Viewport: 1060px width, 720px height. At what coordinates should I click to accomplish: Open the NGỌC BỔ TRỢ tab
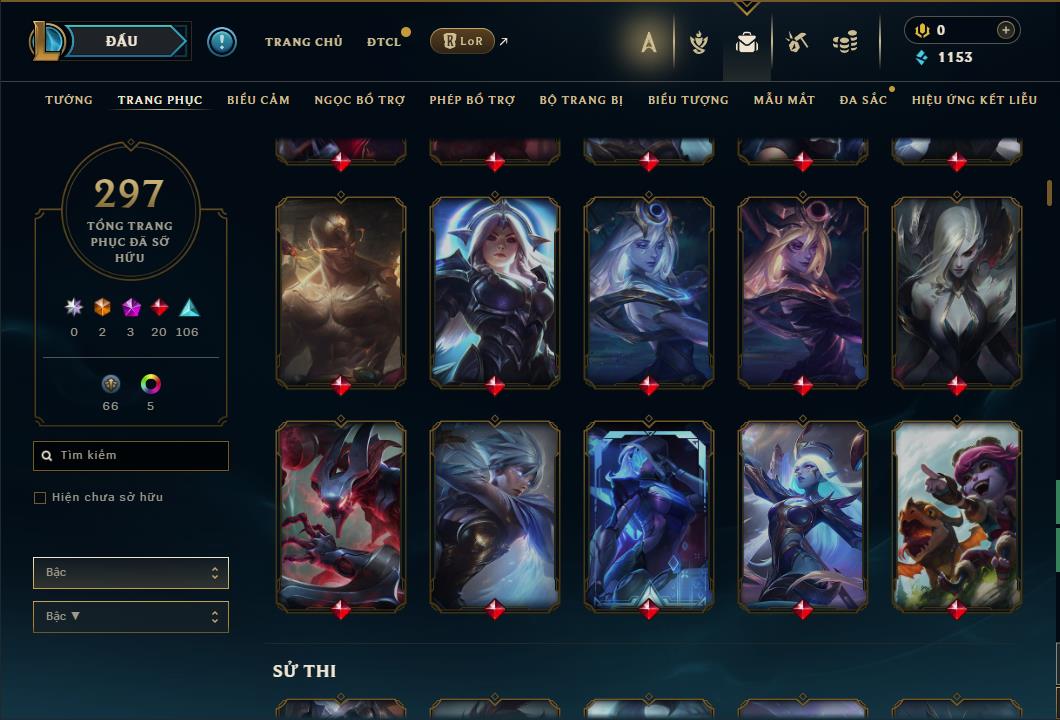click(x=359, y=100)
